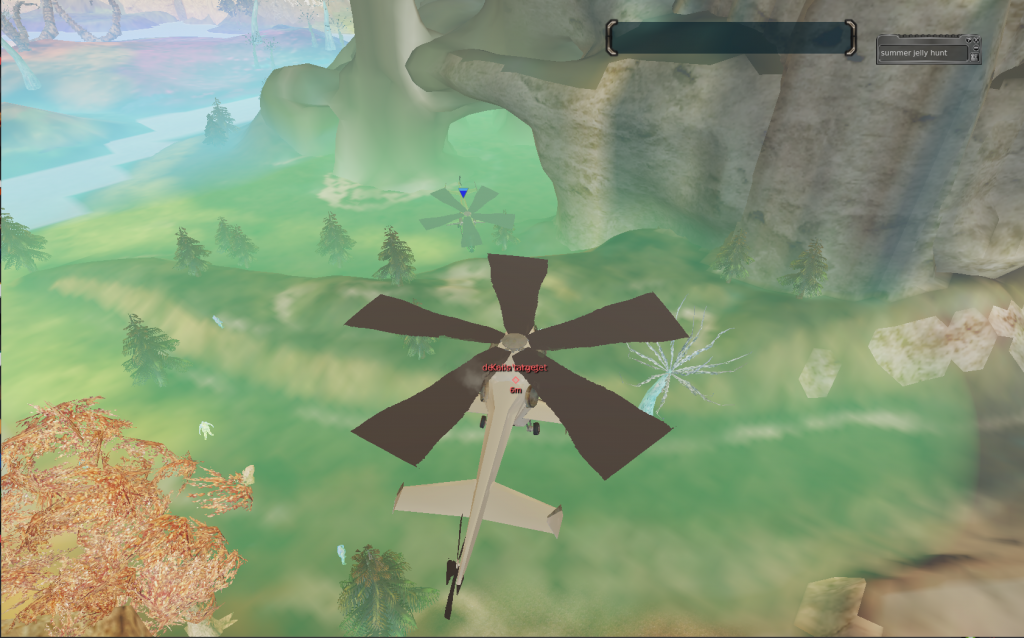
Task: Open the summer jelly hunt tracker
Action: (x=922, y=53)
